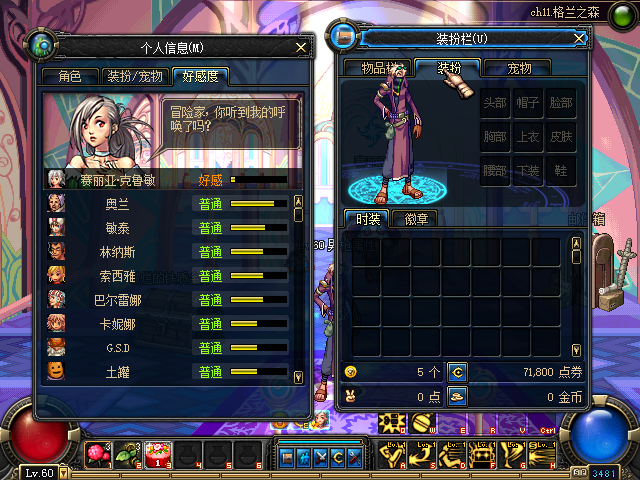Close the 个人信息 personal info window
640x480 pixels.
point(301,46)
